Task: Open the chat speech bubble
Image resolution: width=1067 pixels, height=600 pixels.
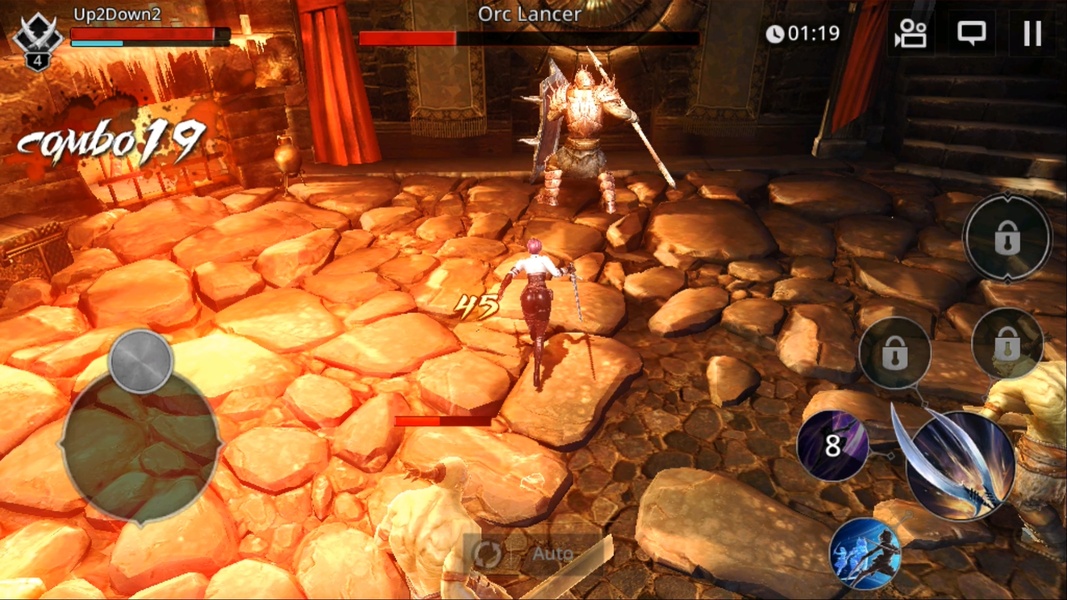Action: [x=971, y=34]
